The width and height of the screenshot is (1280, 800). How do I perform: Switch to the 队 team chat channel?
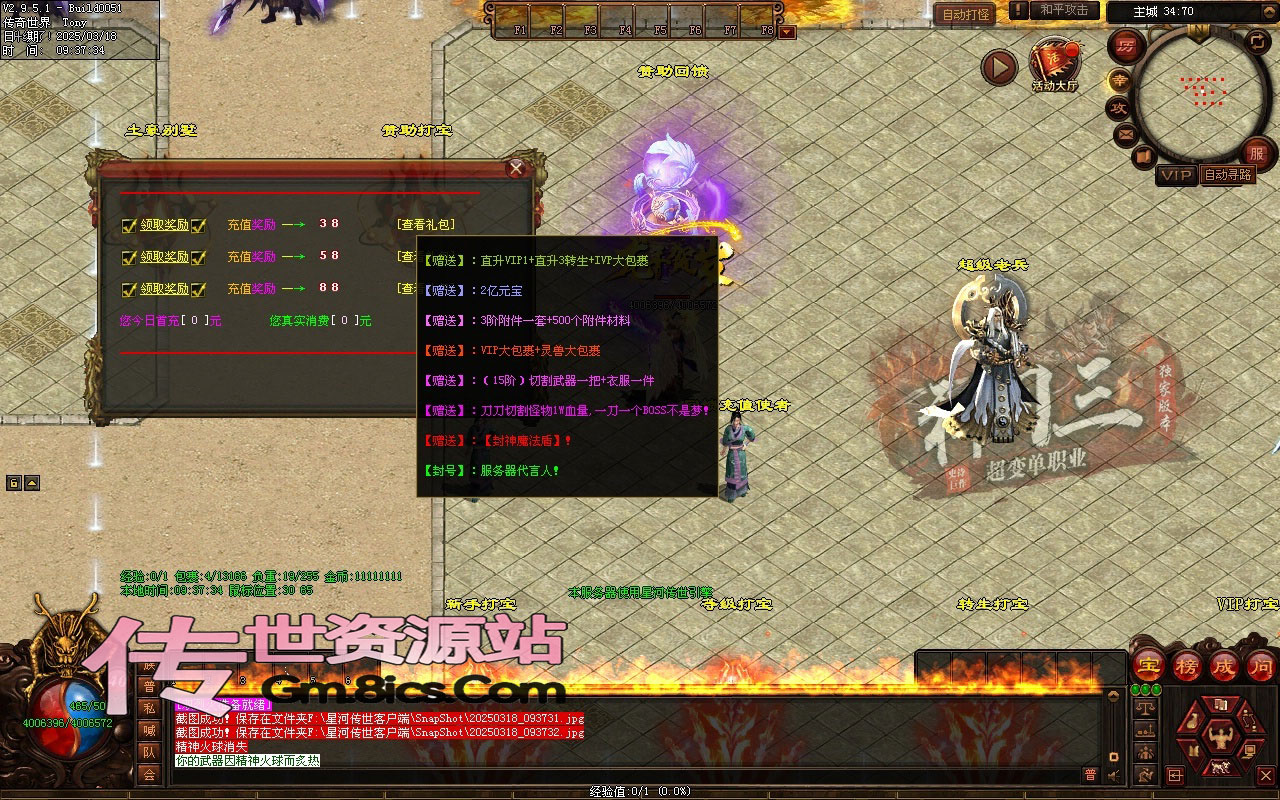coord(148,752)
